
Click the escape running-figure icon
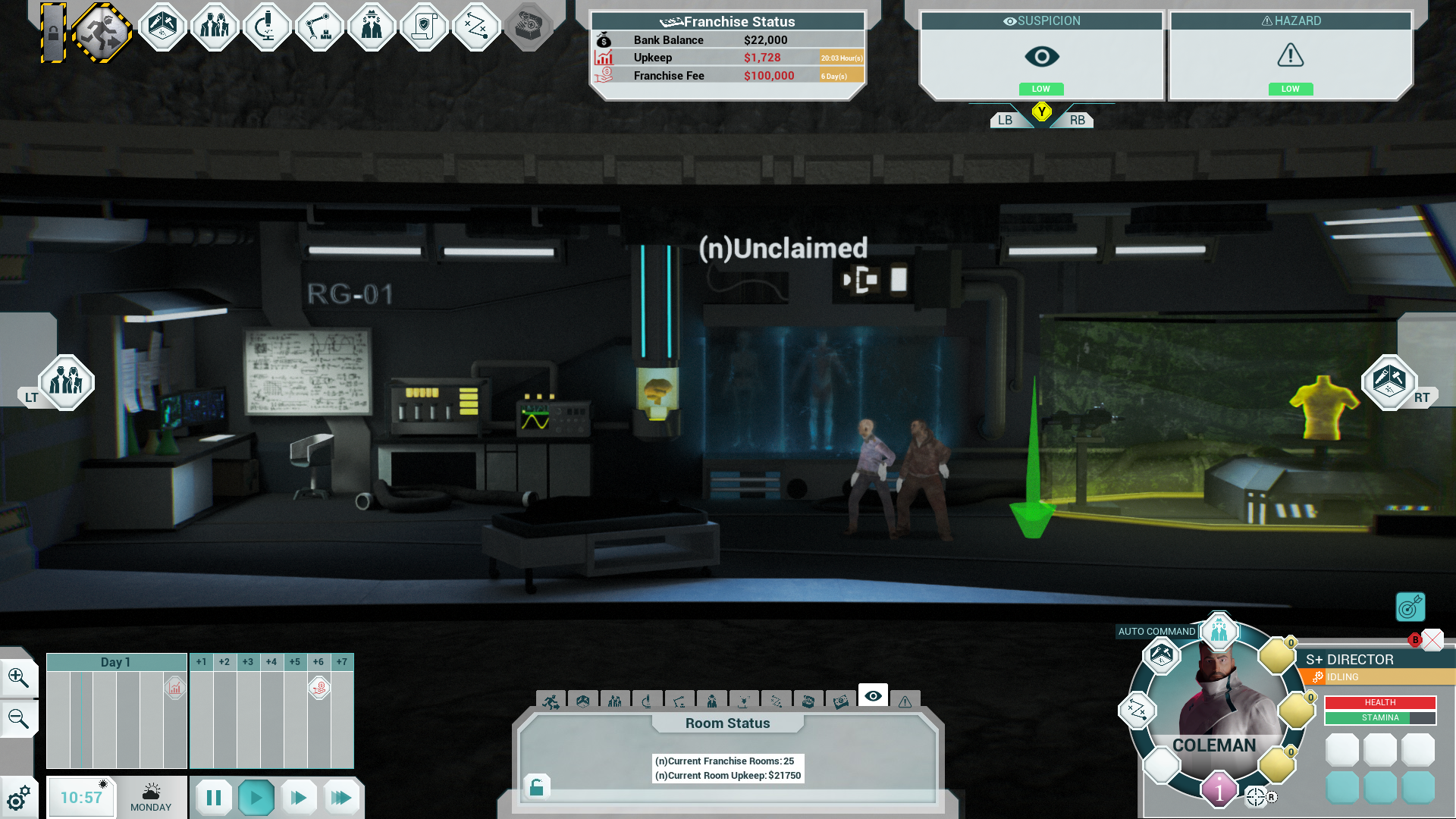(x=105, y=27)
